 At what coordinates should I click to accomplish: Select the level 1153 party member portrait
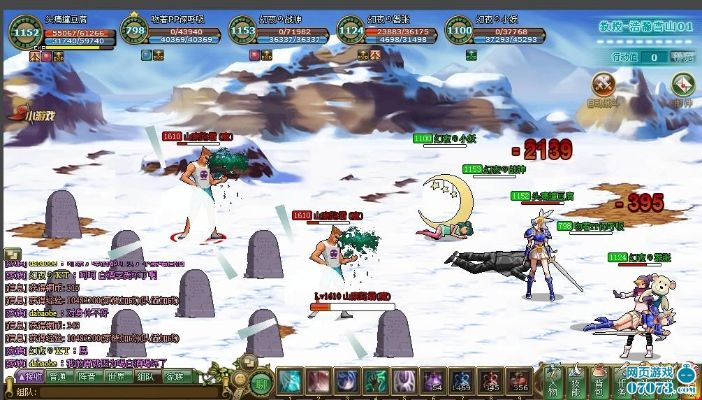click(243, 32)
